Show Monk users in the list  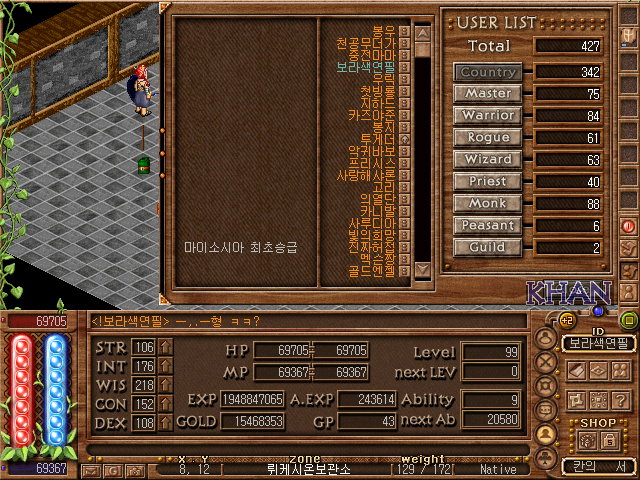[488, 204]
